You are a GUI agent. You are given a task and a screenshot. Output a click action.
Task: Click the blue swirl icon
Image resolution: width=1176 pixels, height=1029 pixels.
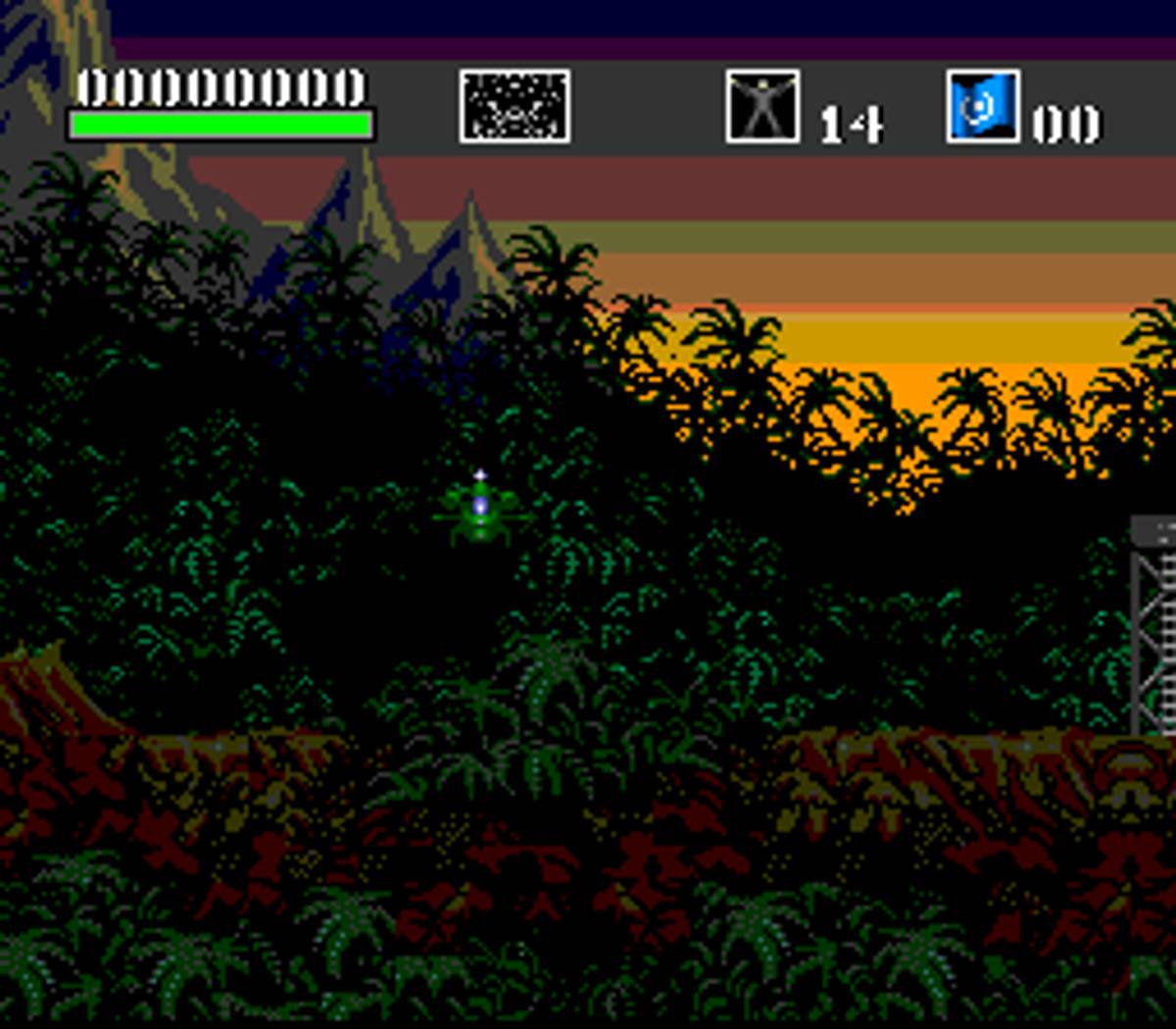[x=982, y=106]
